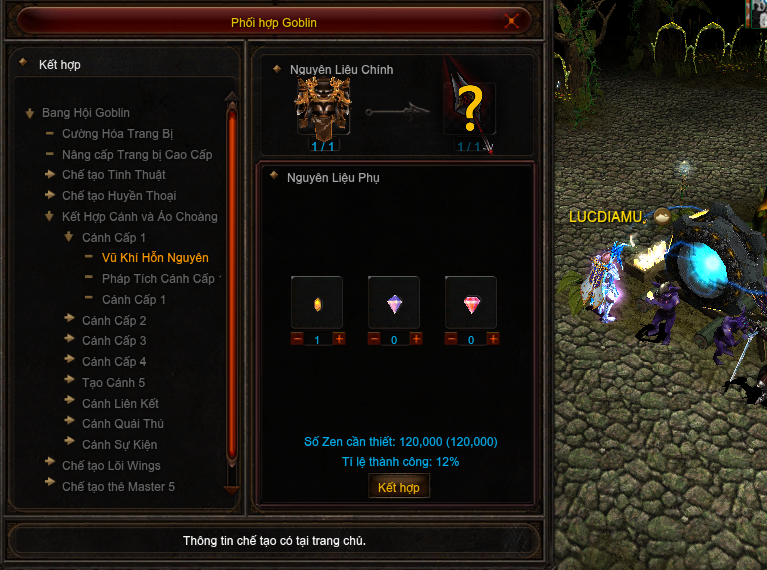Click the Kết hợp combine button
Viewport: 767px width, 570px height.
399,487
